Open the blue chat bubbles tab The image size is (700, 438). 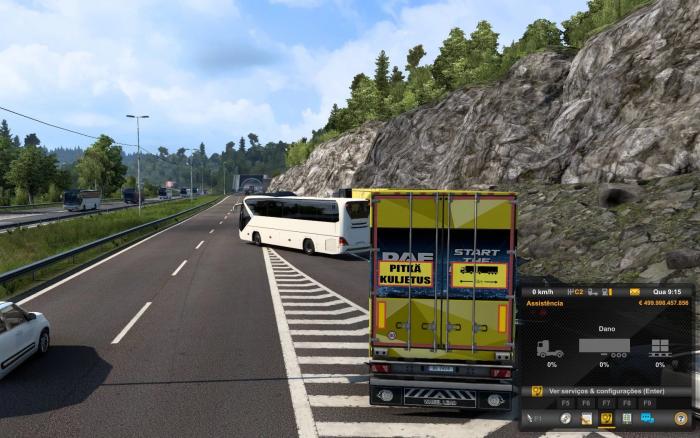pyautogui.click(x=646, y=418)
